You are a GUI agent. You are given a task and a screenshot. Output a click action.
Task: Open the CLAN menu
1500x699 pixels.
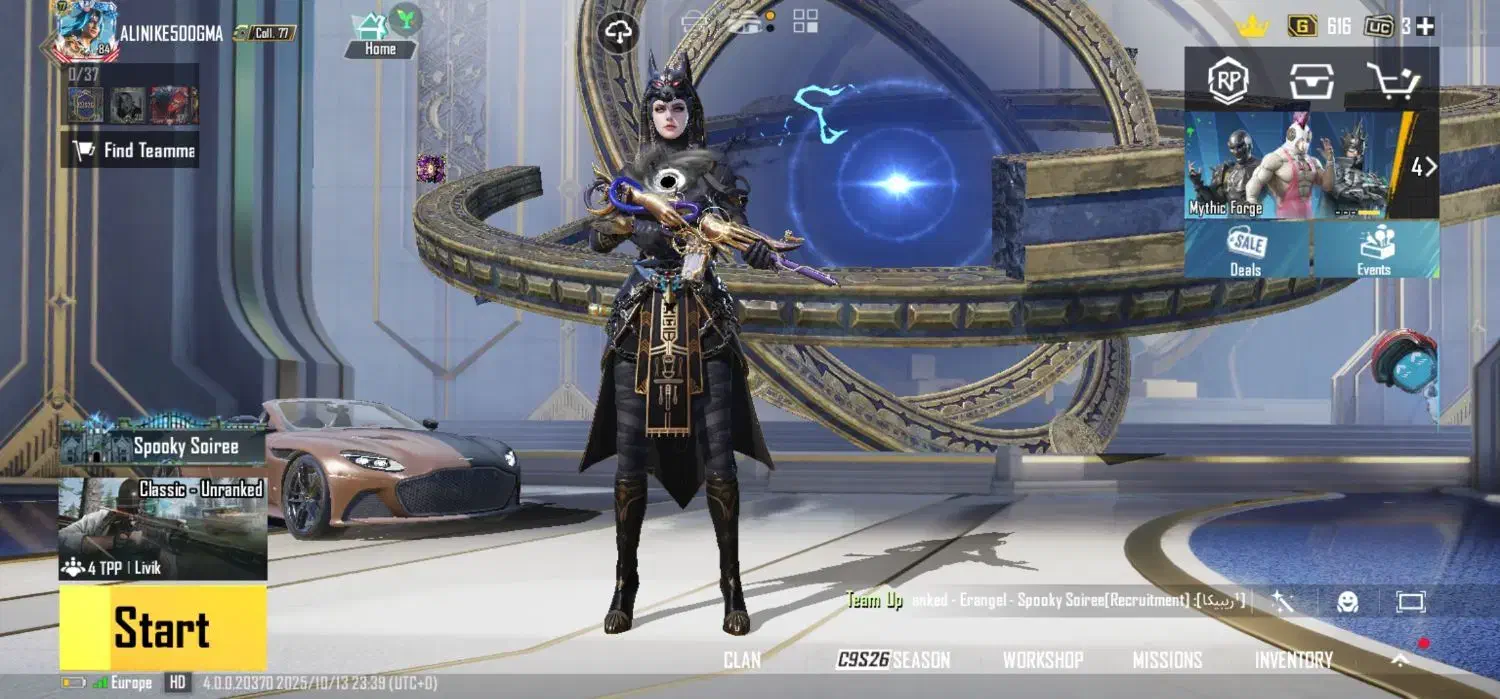(742, 660)
